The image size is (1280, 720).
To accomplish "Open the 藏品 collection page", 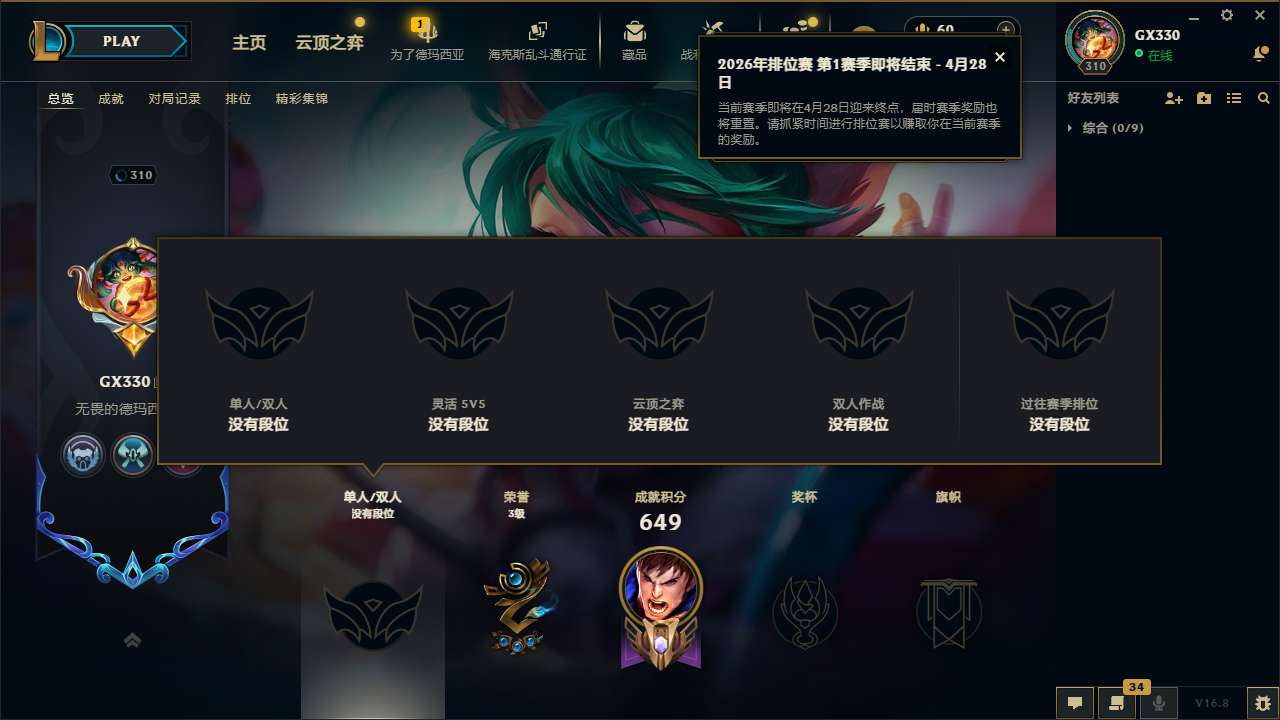I will pyautogui.click(x=634, y=40).
